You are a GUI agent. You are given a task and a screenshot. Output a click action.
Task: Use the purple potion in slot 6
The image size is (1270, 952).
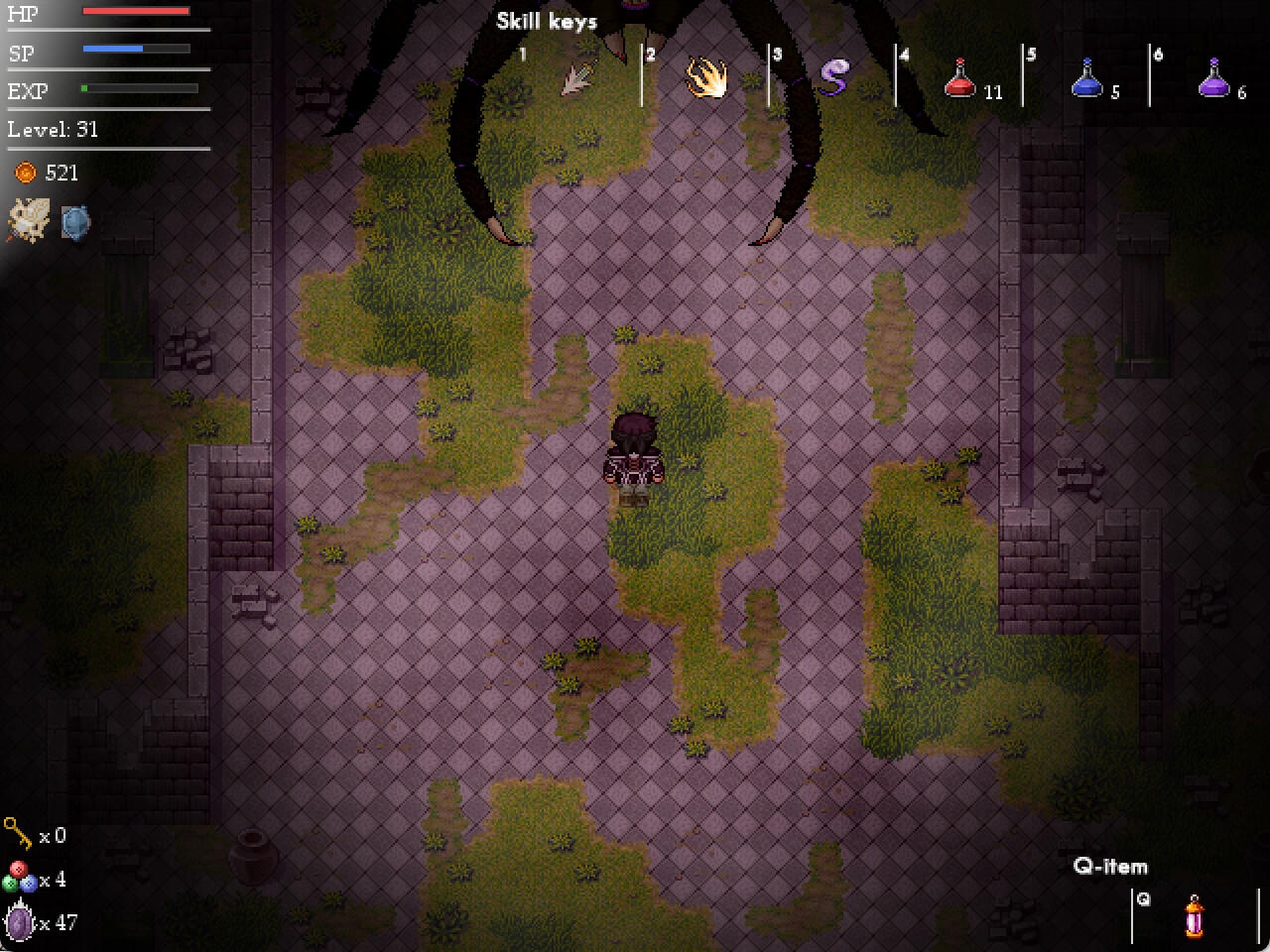(1212, 83)
